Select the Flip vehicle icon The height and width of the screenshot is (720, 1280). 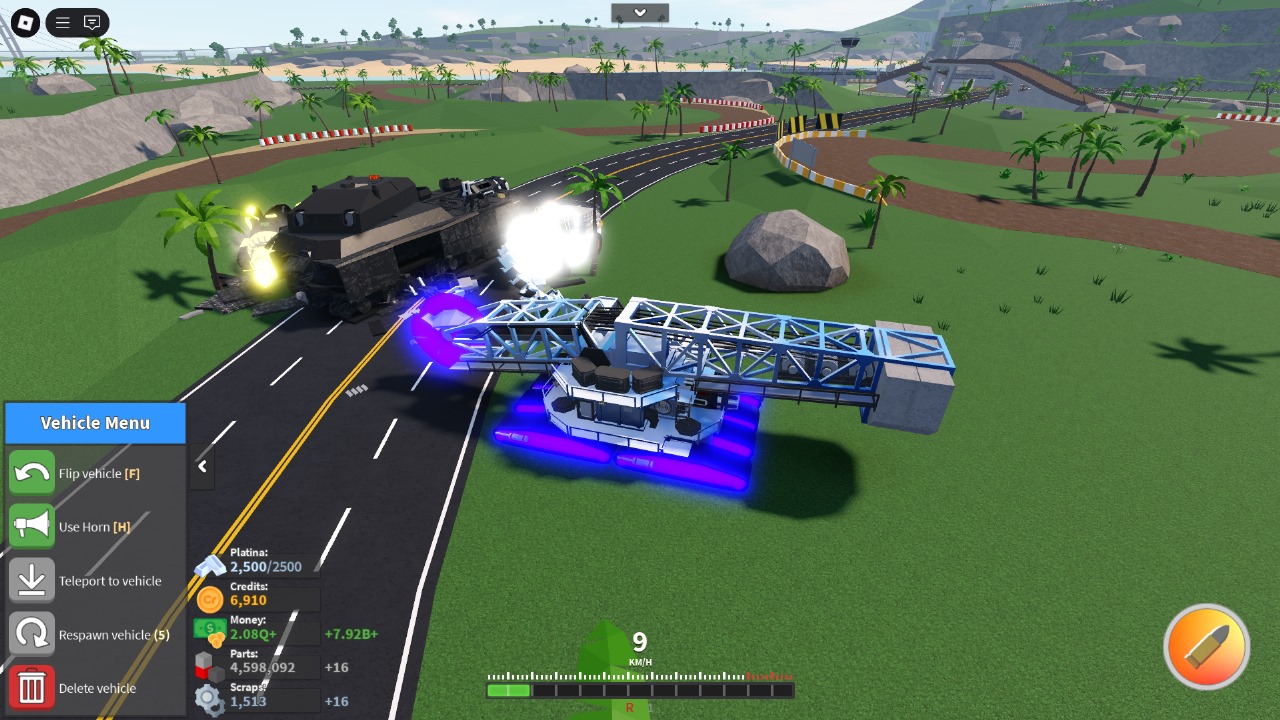click(x=31, y=473)
